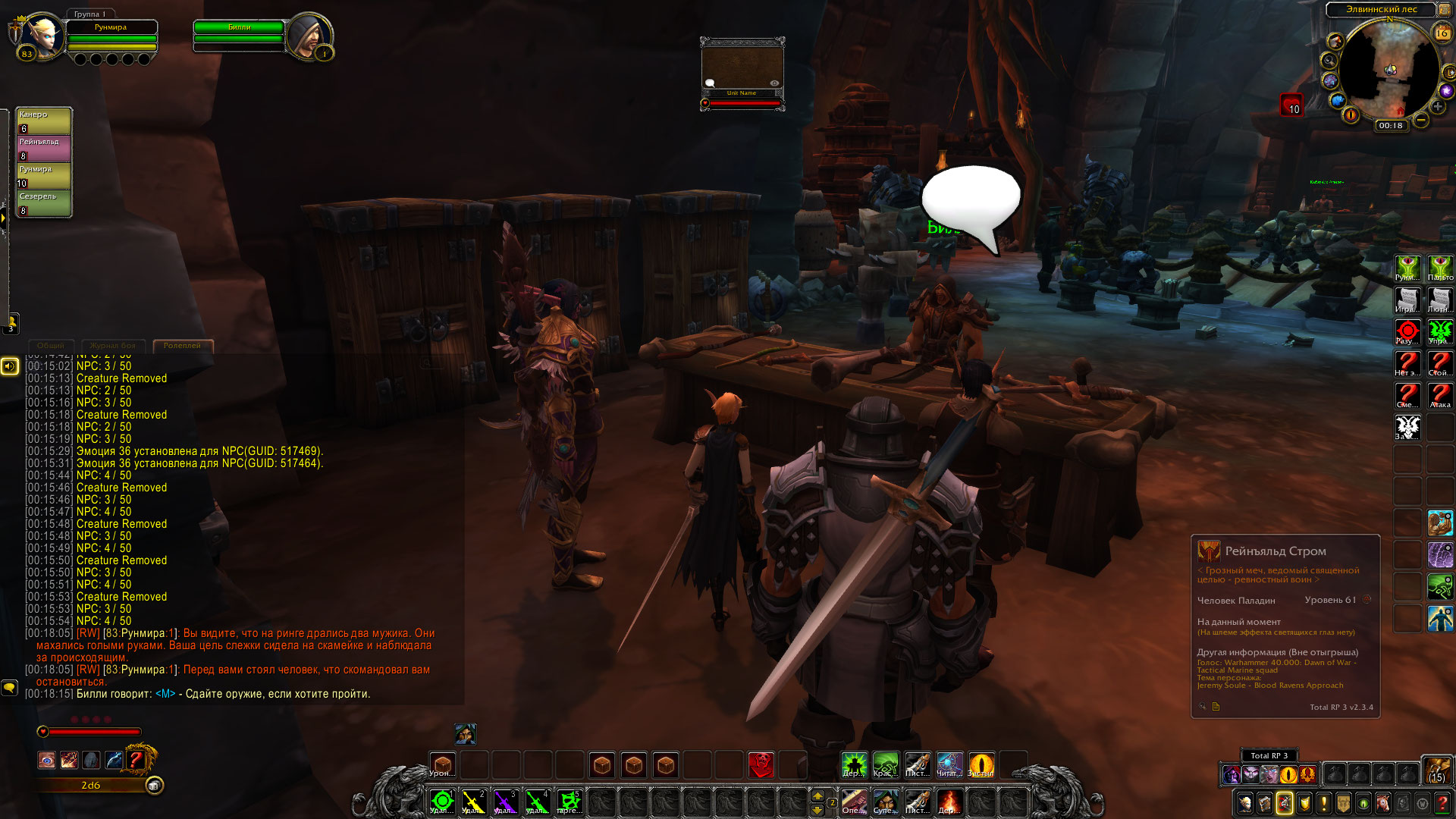
Task: Page up the main action bar
Action: [x=817, y=795]
